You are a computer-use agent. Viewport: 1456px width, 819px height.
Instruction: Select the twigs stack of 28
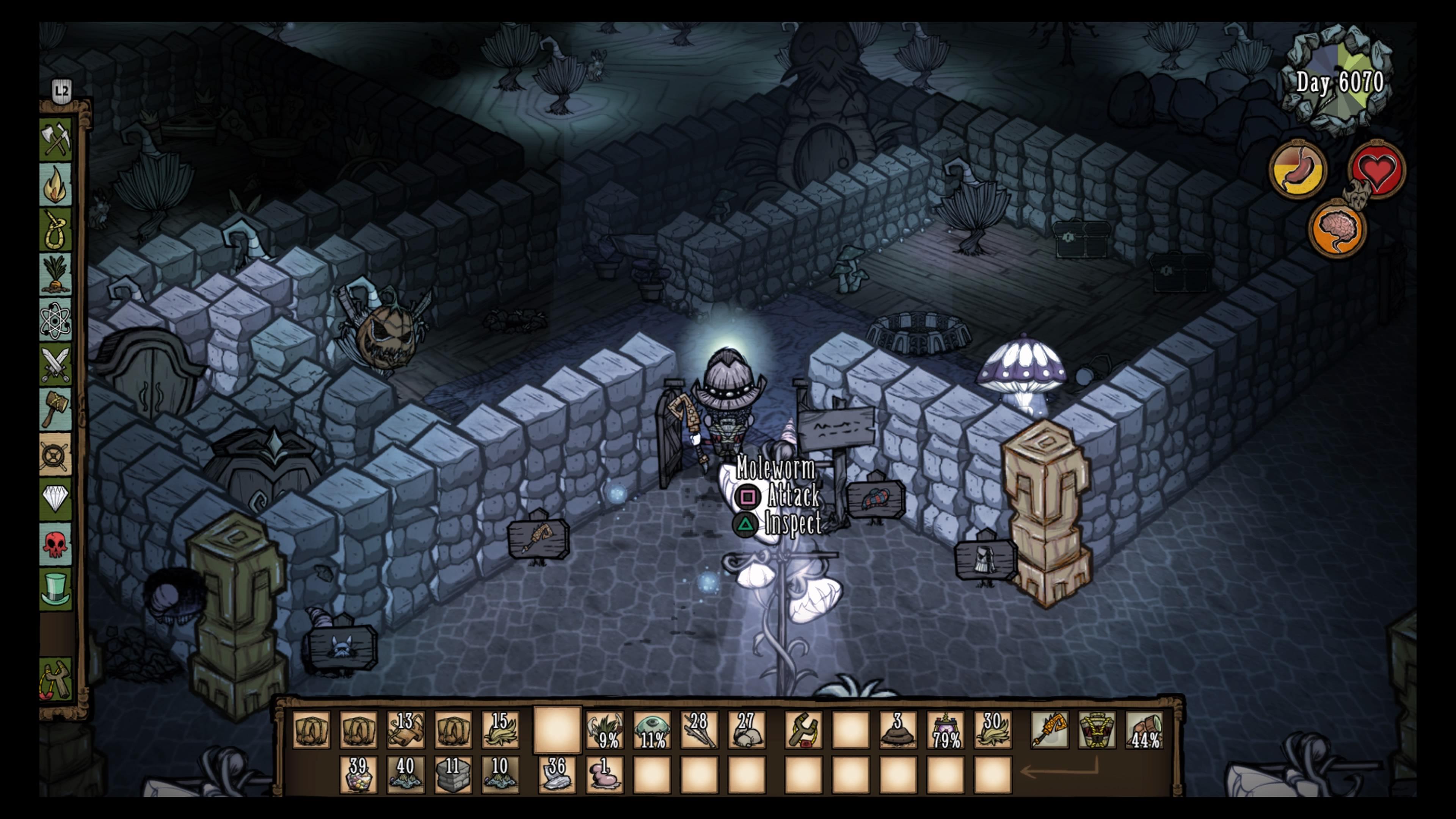click(x=698, y=730)
